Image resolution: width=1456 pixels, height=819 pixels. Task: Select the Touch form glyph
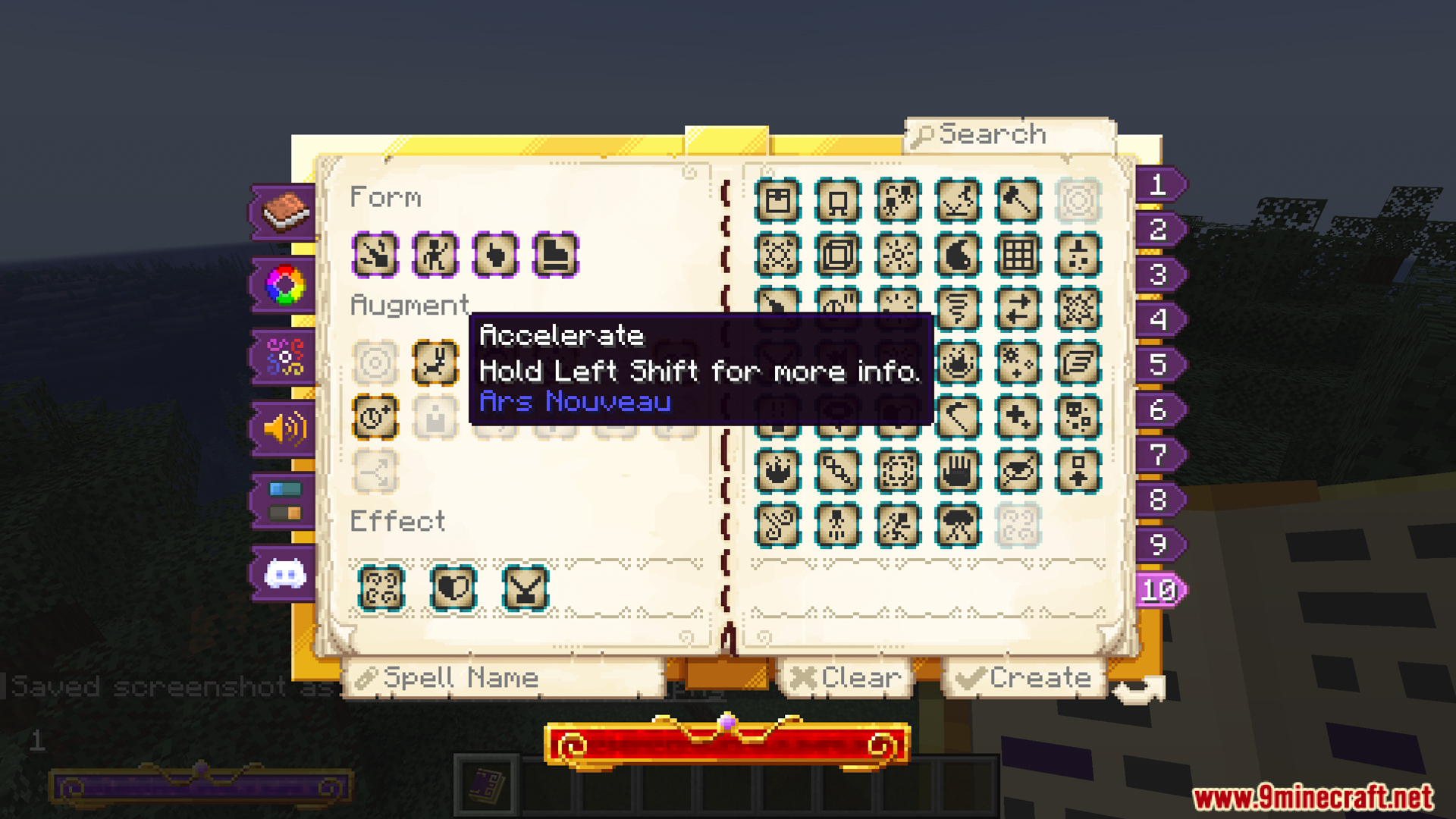pyautogui.click(x=494, y=255)
